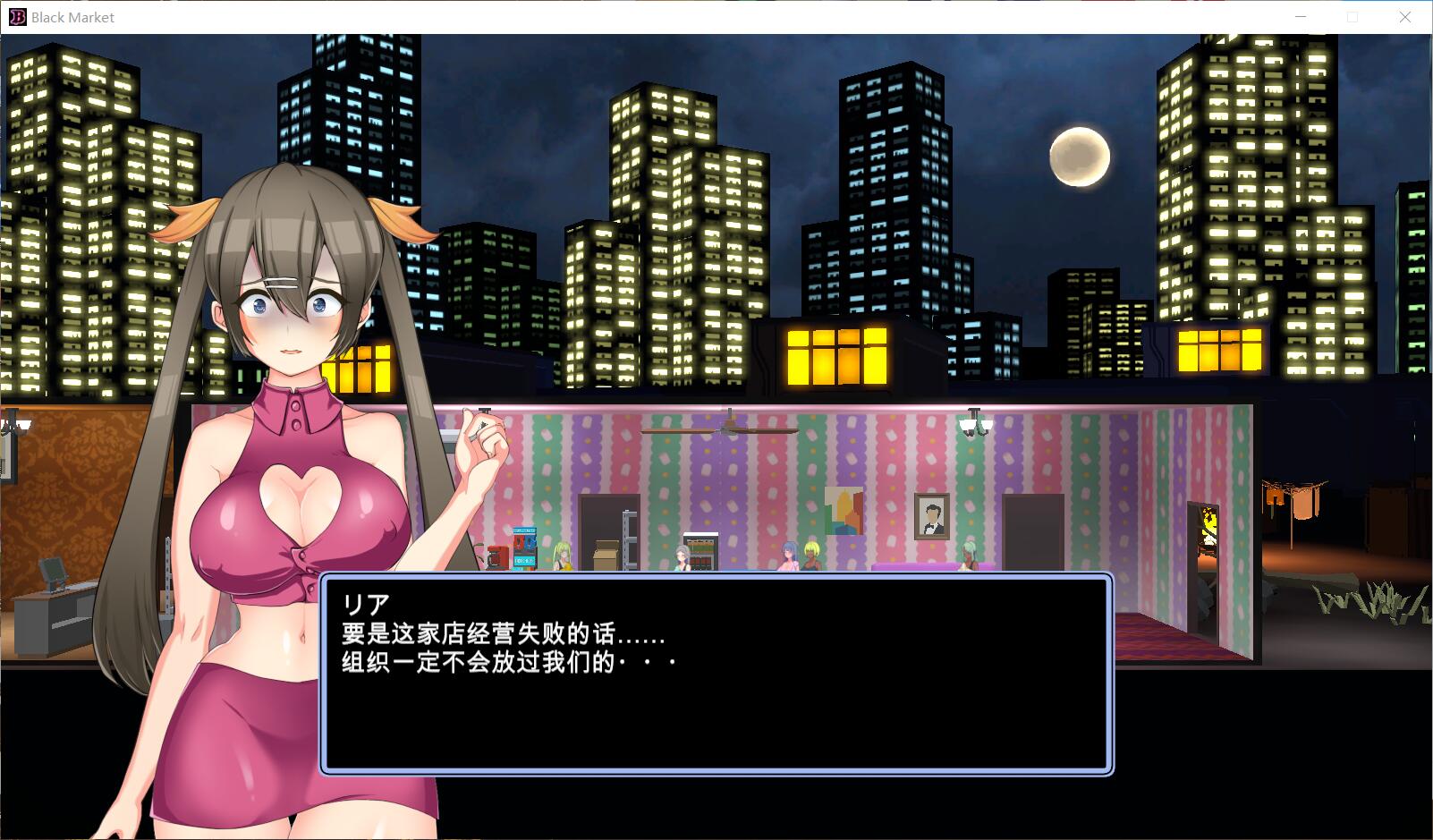Click the colorful abstract painting on the wall
The height and width of the screenshot is (840, 1433).
pyautogui.click(x=843, y=512)
